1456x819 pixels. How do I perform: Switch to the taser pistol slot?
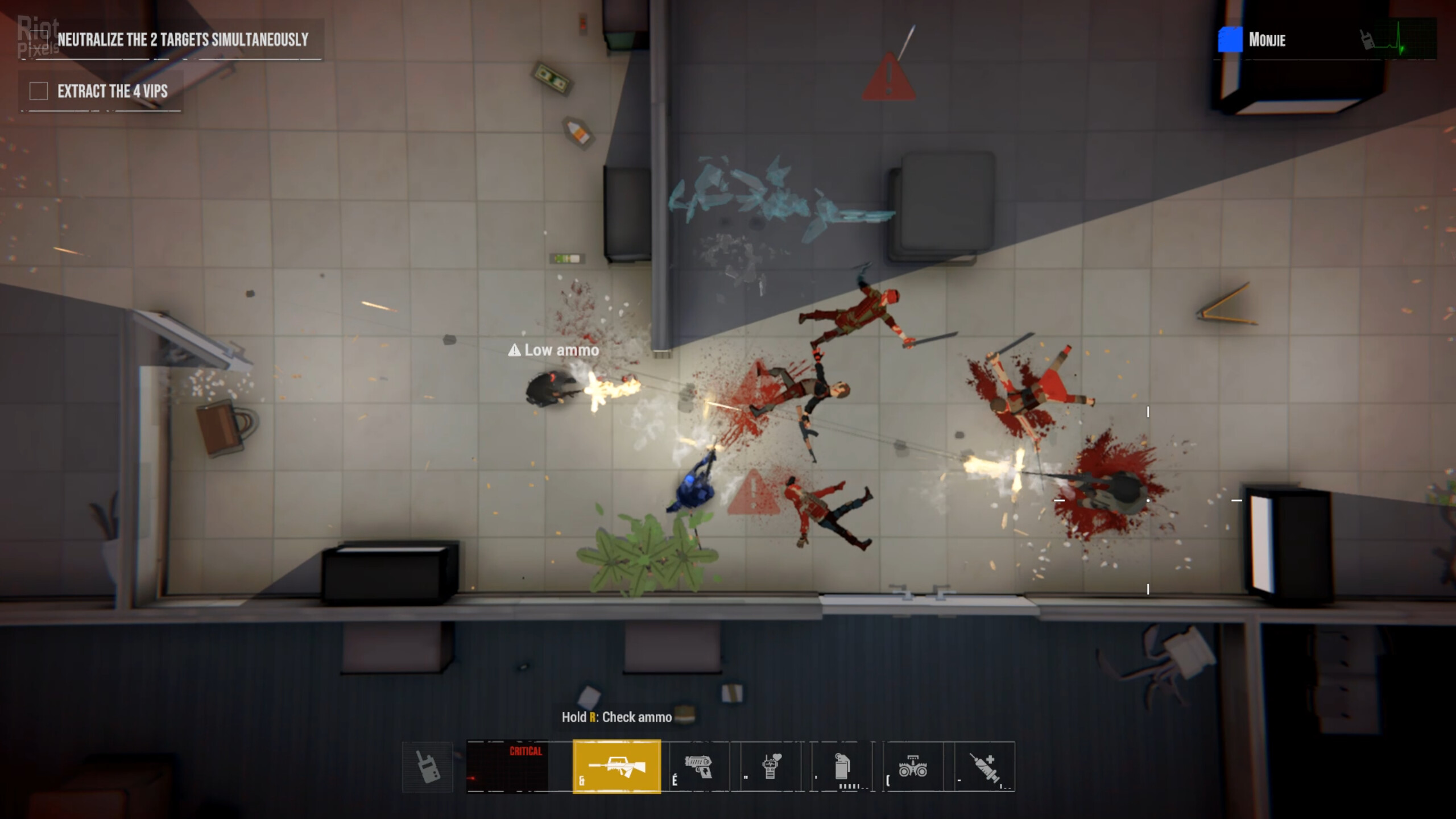699,767
